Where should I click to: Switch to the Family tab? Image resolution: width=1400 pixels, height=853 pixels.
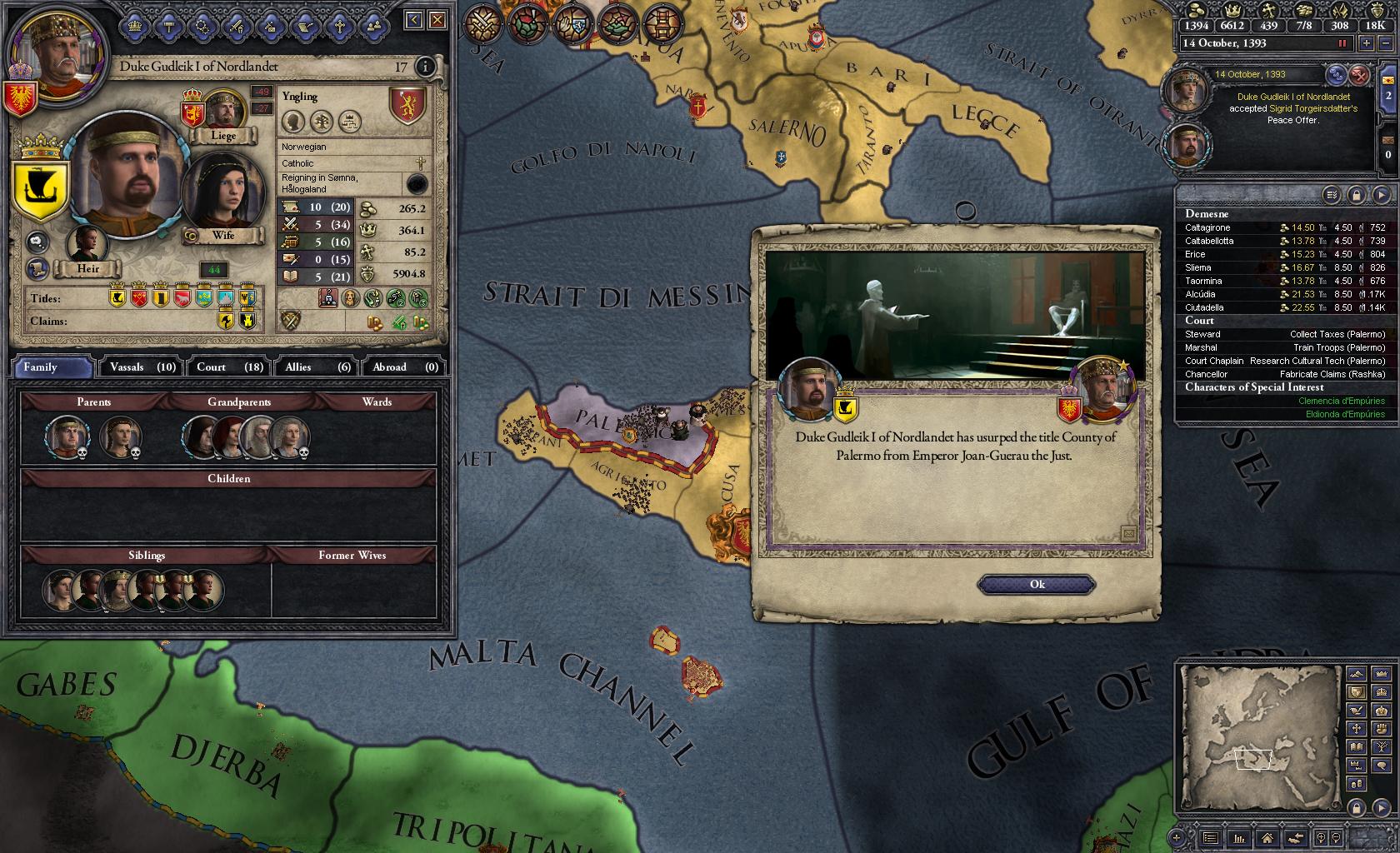[x=52, y=367]
